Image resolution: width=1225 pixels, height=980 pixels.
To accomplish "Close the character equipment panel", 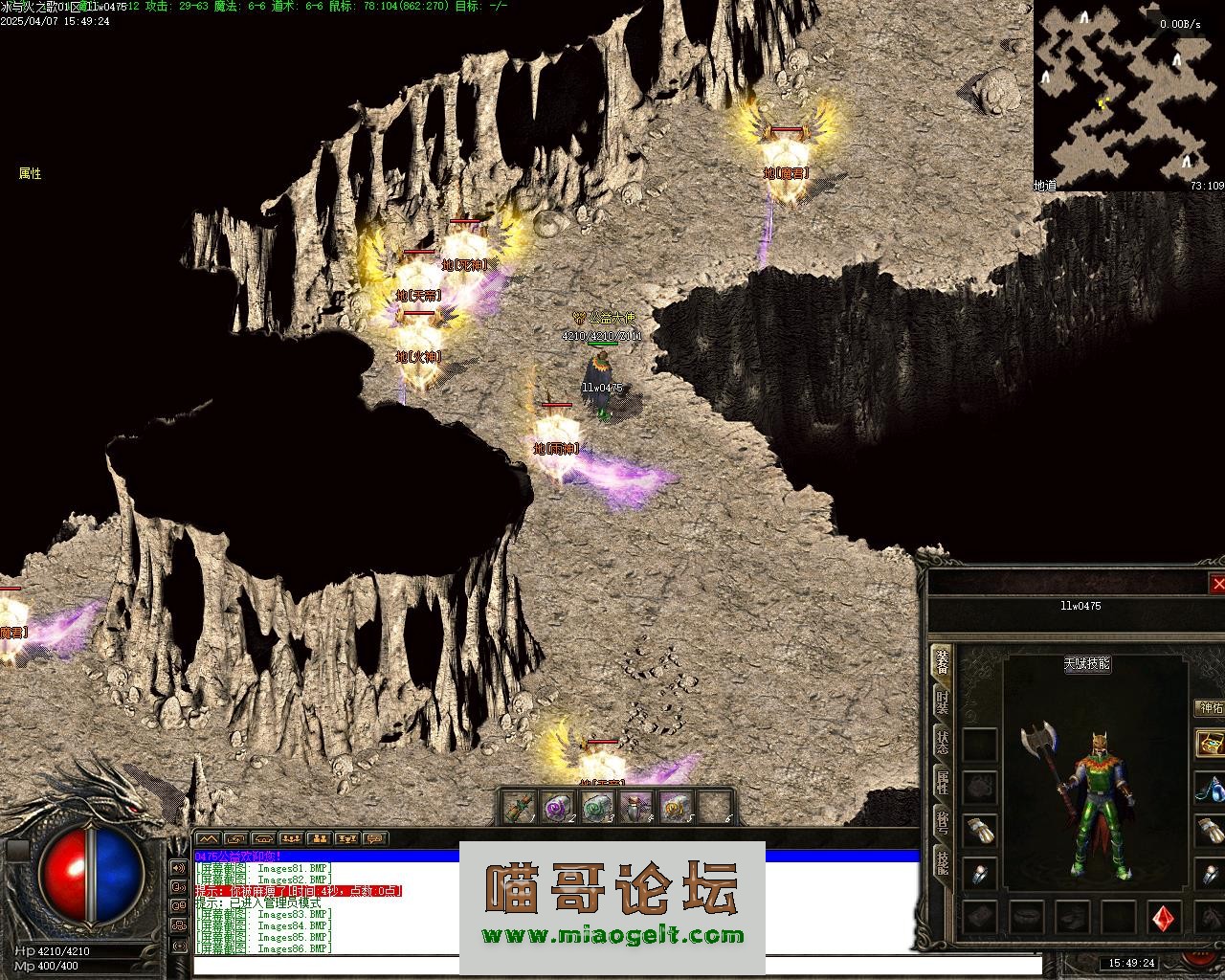I will pyautogui.click(x=1217, y=584).
